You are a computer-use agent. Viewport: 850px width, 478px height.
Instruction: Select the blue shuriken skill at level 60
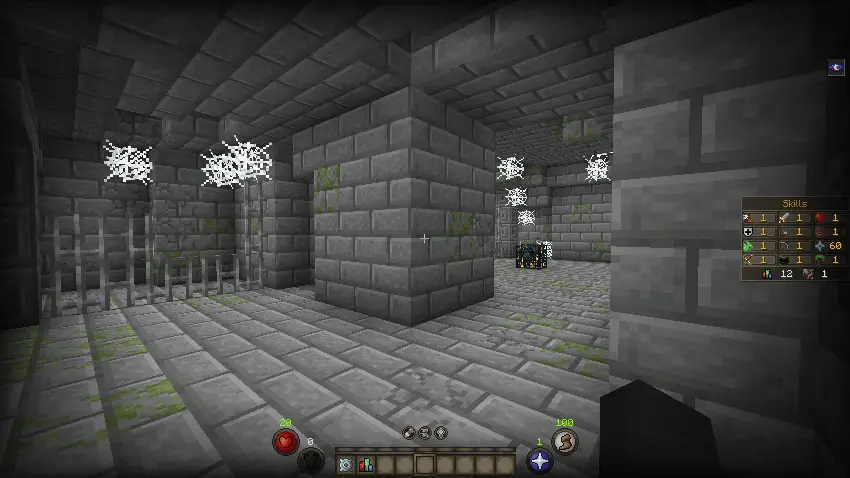[x=821, y=245]
